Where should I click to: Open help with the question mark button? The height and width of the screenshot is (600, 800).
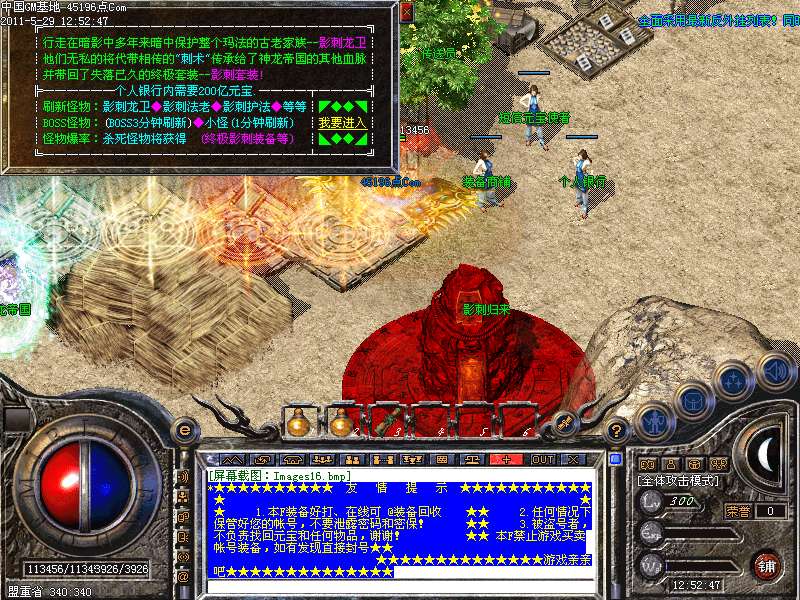click(617, 431)
